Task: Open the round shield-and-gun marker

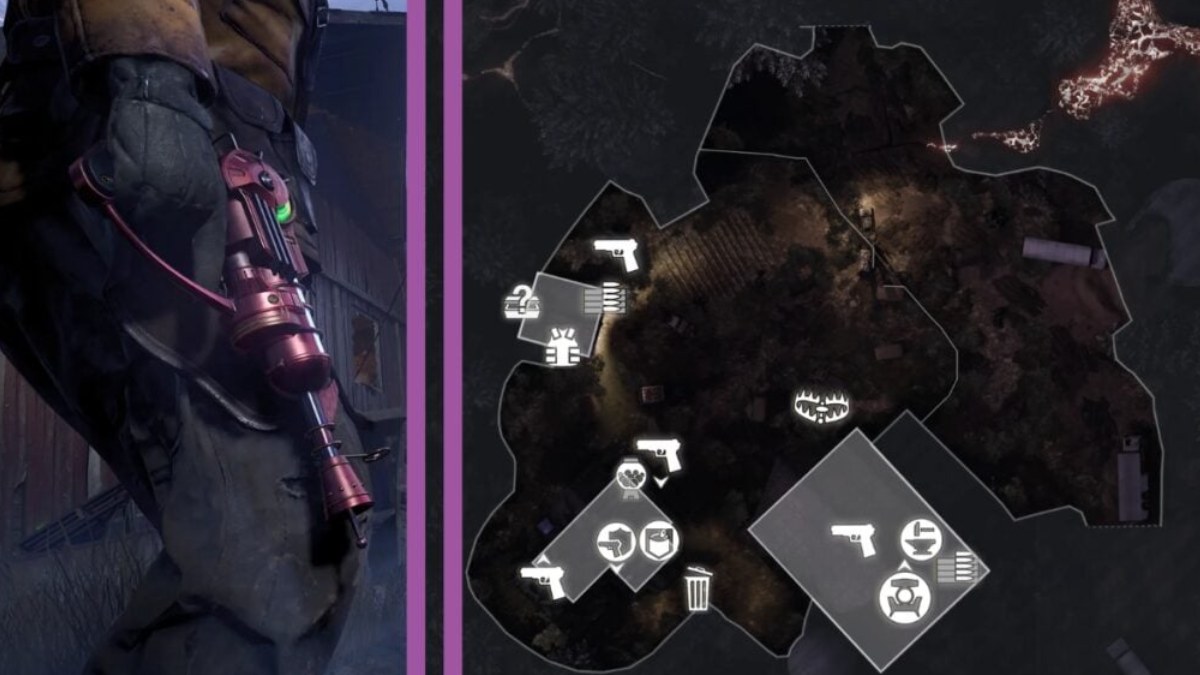Action: pyautogui.click(x=614, y=544)
